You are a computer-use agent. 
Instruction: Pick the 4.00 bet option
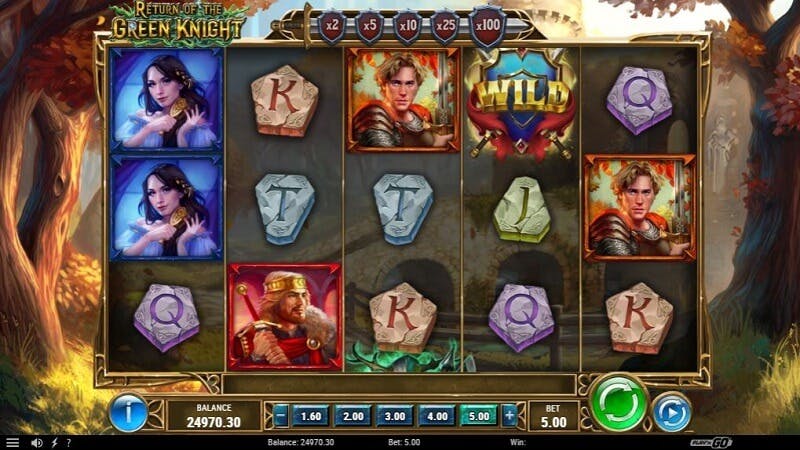438,415
